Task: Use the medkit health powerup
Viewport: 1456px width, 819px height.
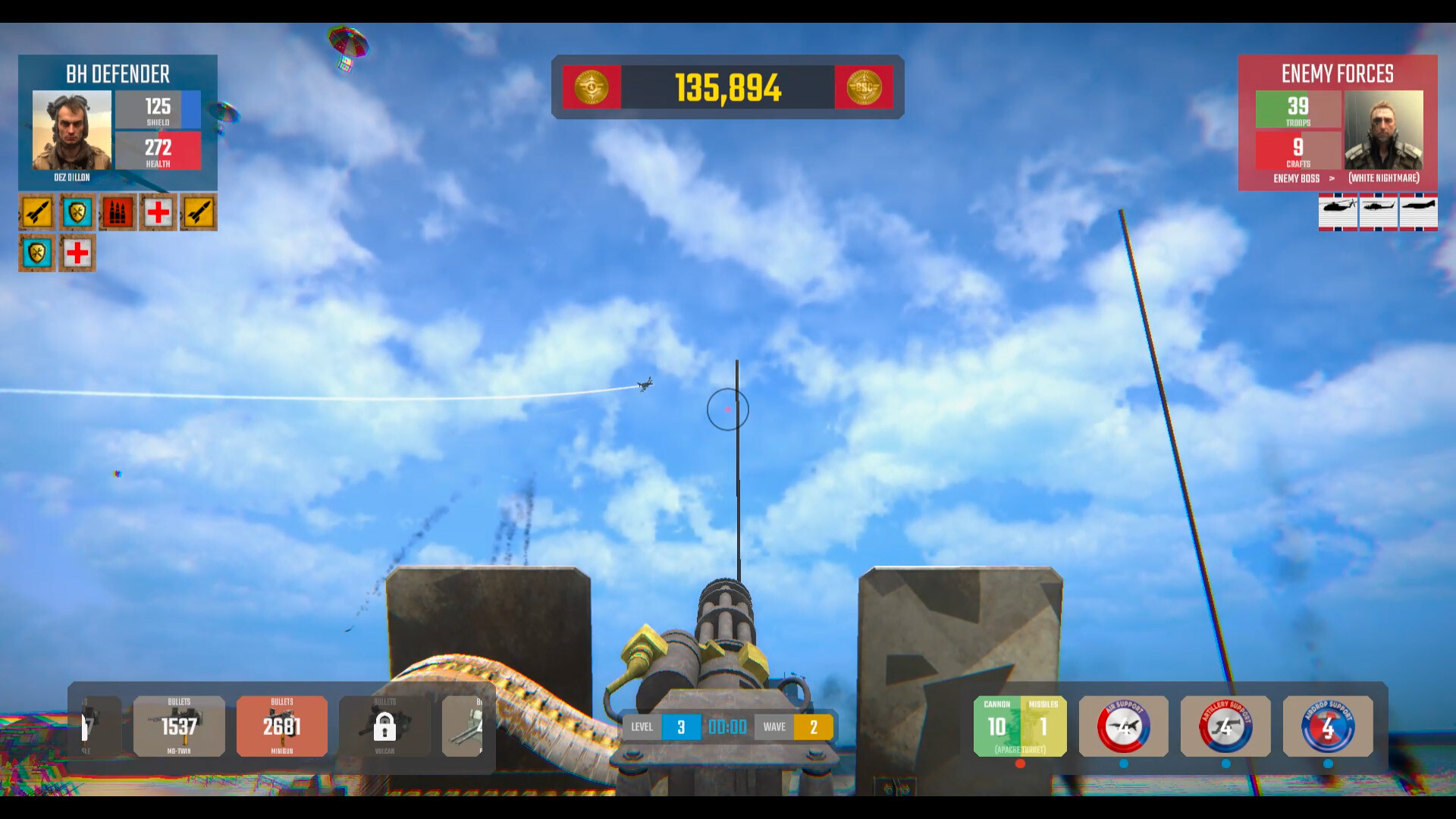Action: 157,212
